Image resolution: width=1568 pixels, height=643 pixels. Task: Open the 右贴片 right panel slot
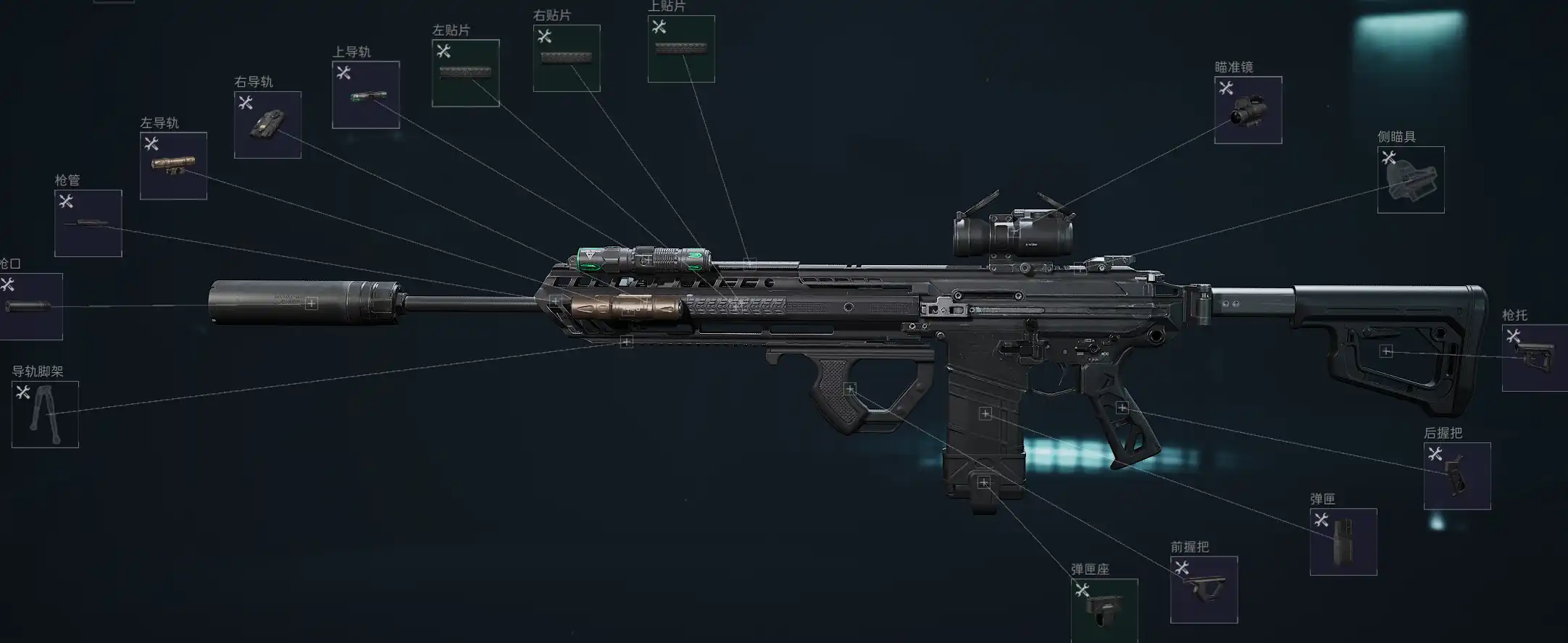point(567,59)
